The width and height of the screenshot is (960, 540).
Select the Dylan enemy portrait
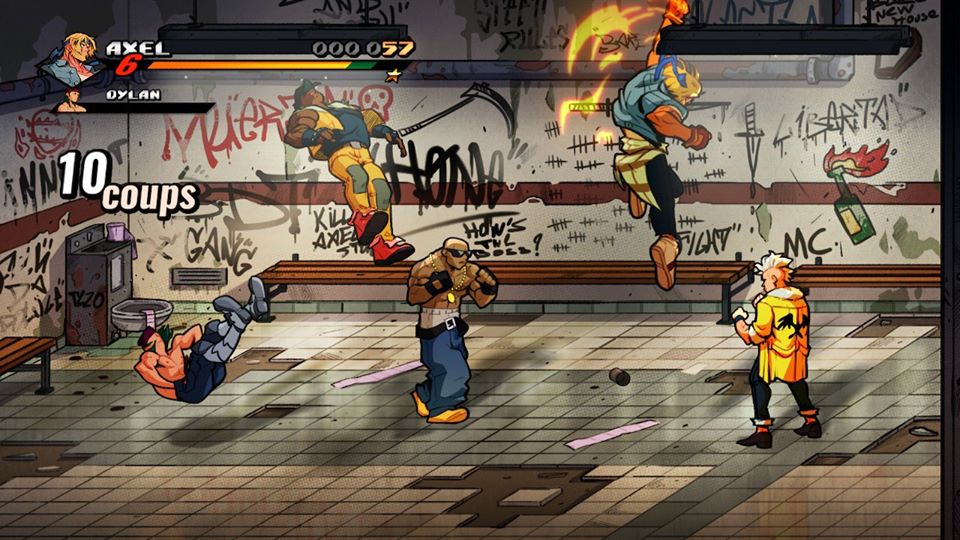pos(71,100)
